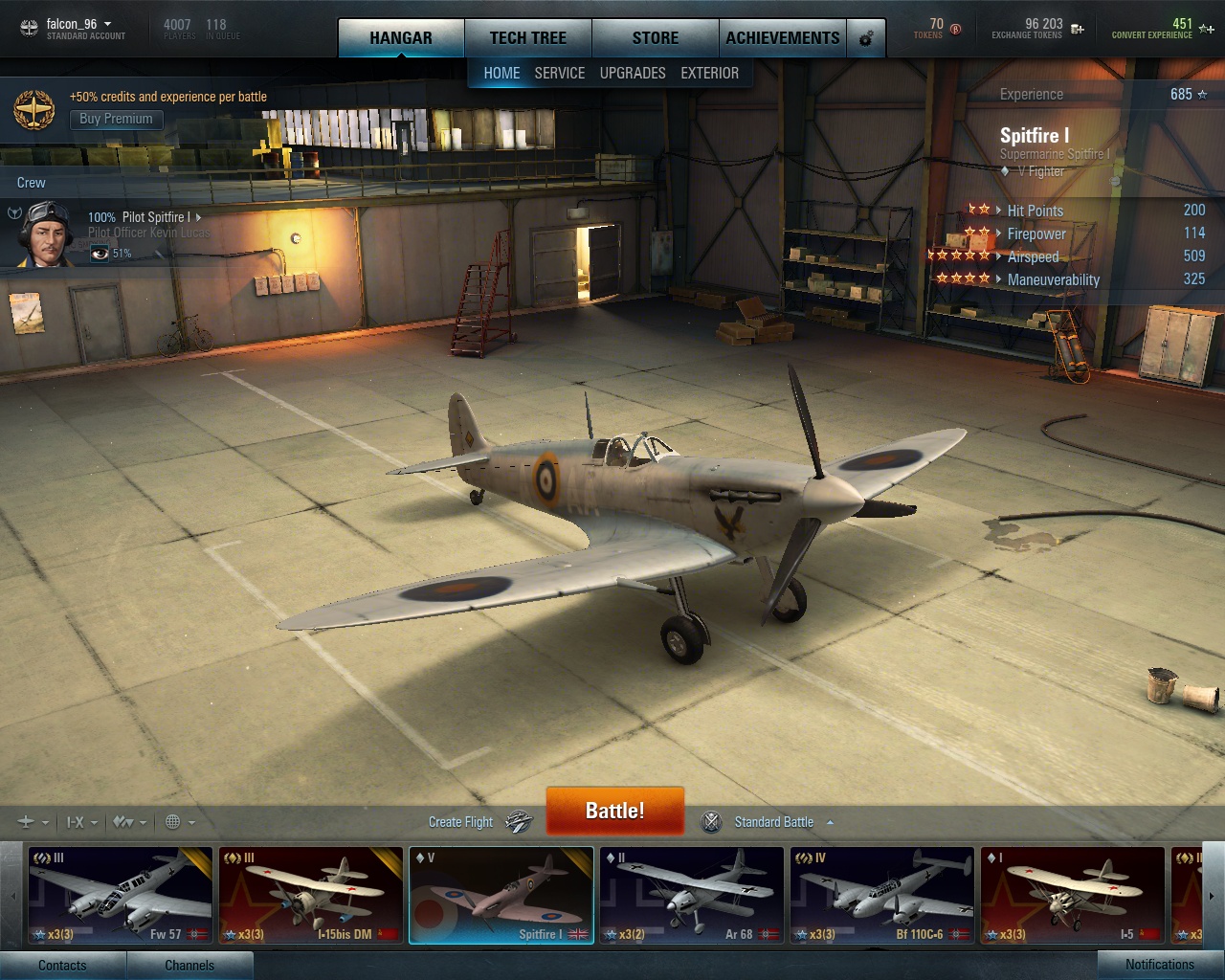The height and width of the screenshot is (980, 1225).
Task: Start a match with the Battle! button
Action: 614,811
